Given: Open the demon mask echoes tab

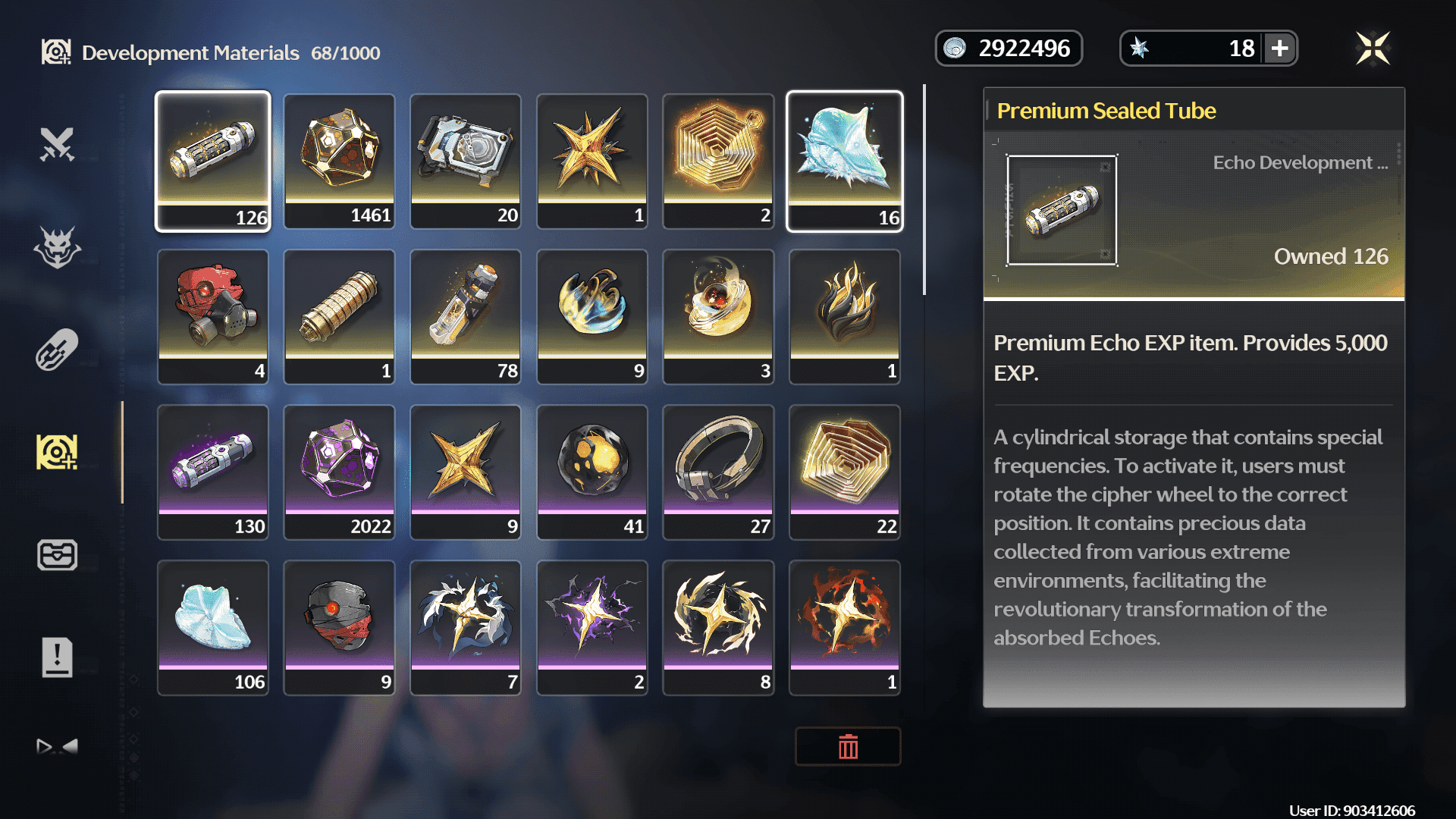Looking at the screenshot, I should pos(58,247).
